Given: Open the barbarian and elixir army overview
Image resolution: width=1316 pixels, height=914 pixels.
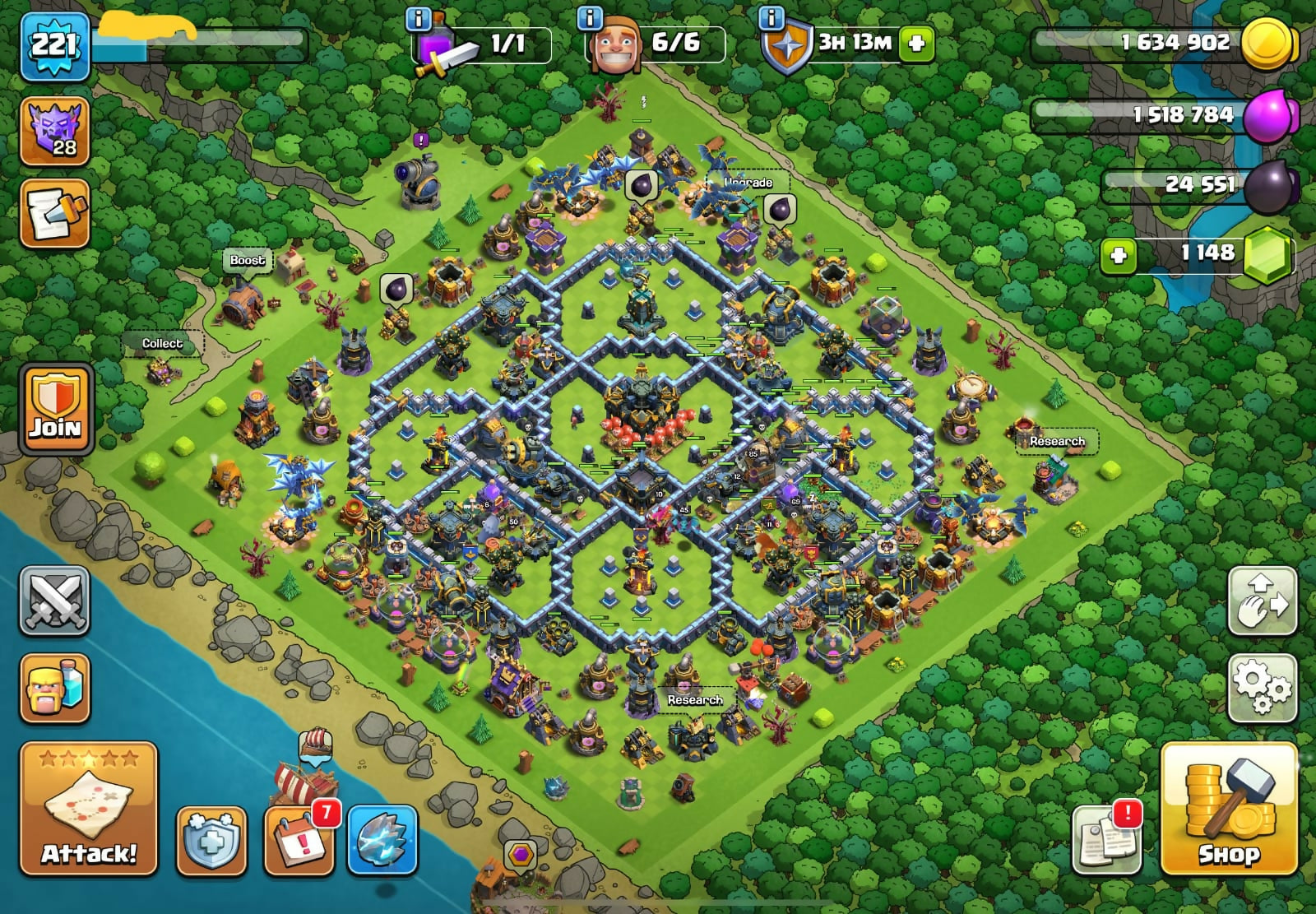Looking at the screenshot, I should tap(54, 688).
